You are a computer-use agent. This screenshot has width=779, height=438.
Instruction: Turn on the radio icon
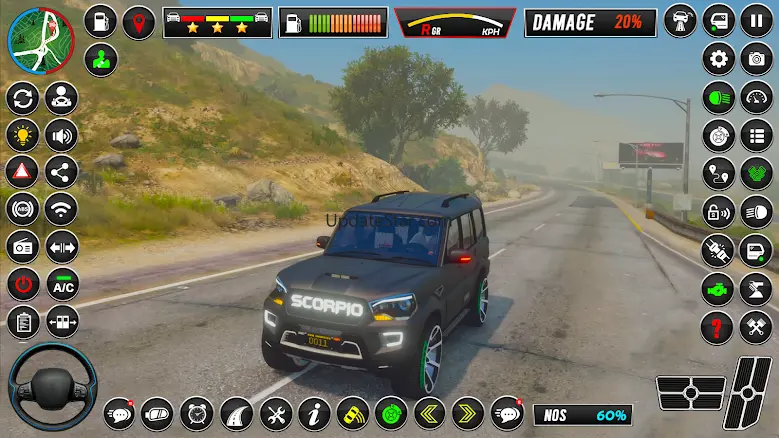22,246
